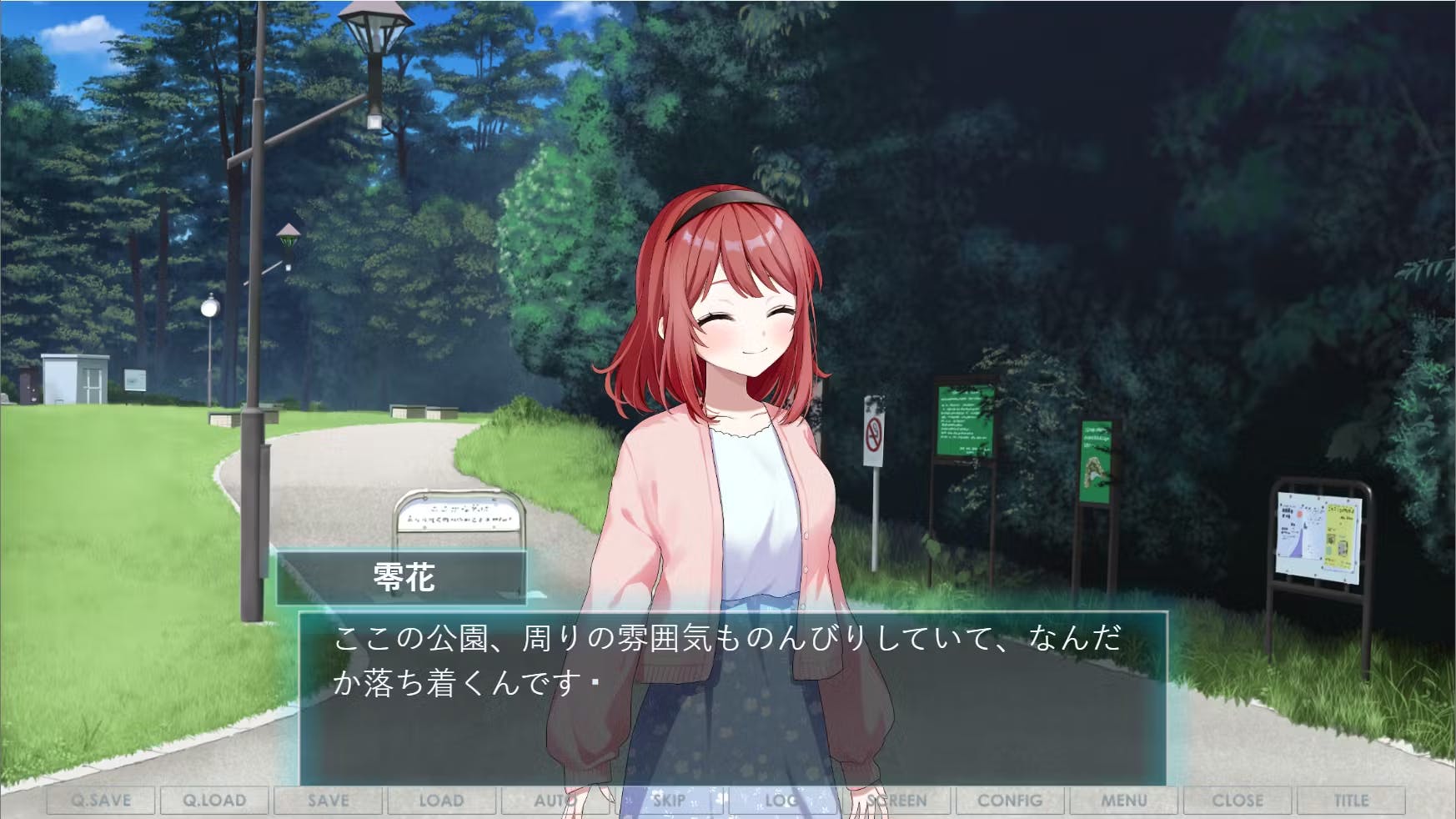Open the MENU button
The height and width of the screenshot is (819, 1456).
coord(1124,801)
